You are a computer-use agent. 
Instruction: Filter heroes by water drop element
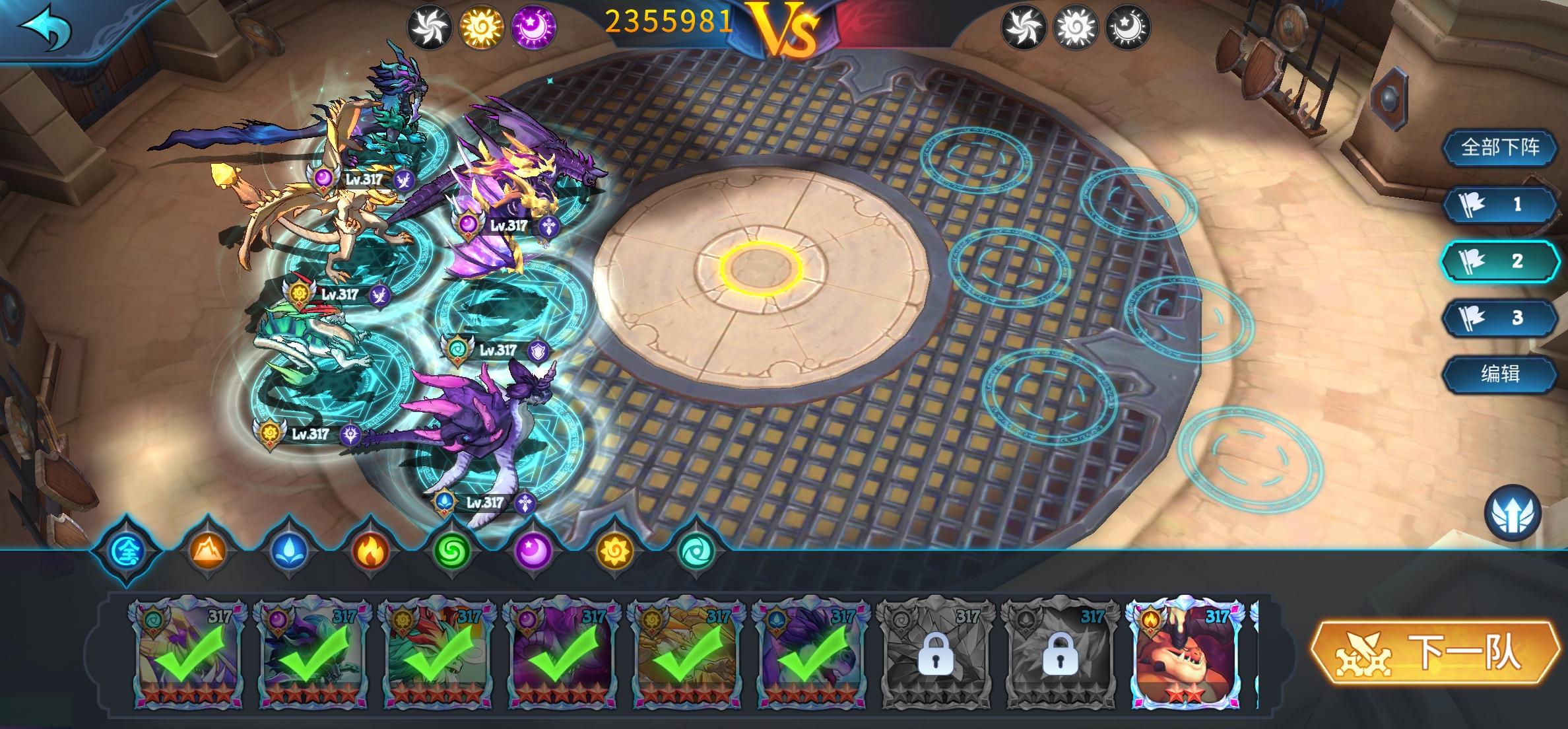tap(289, 550)
